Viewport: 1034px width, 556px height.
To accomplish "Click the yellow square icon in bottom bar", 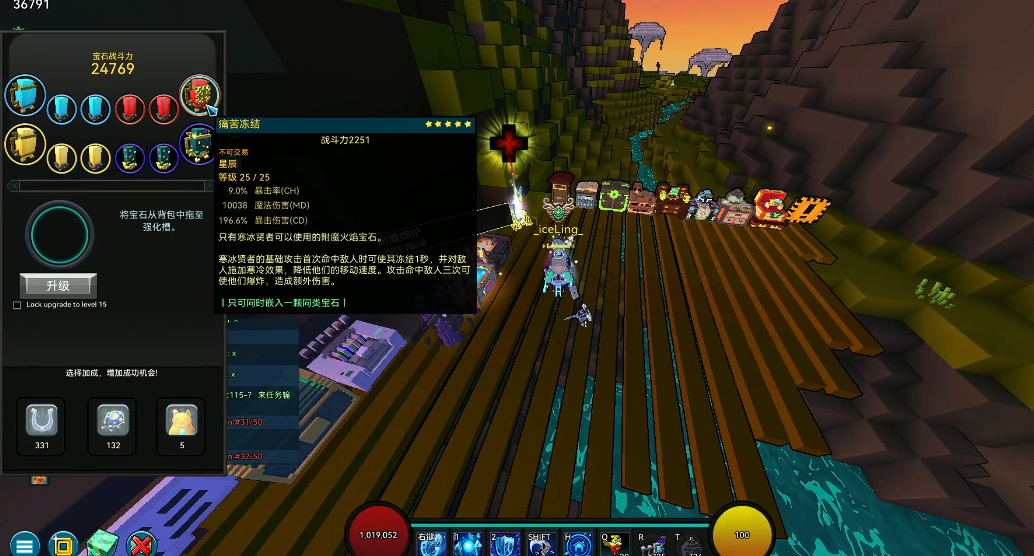I will [x=63, y=545].
